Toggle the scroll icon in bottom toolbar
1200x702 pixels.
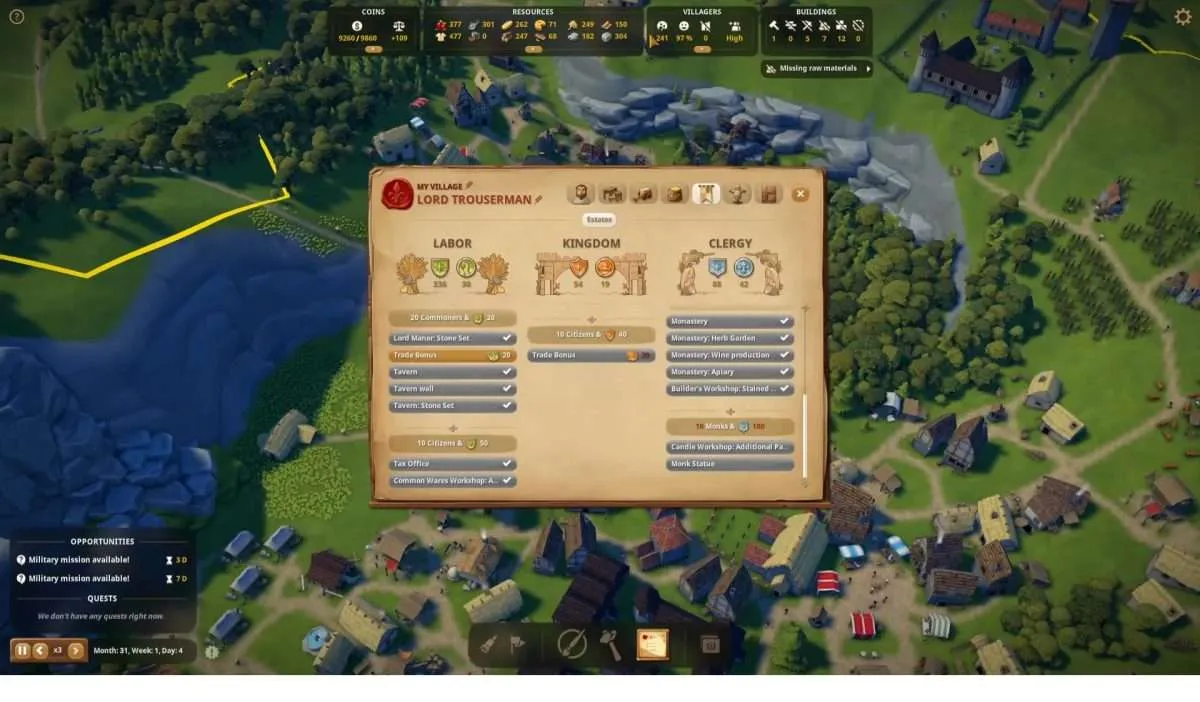pos(652,645)
